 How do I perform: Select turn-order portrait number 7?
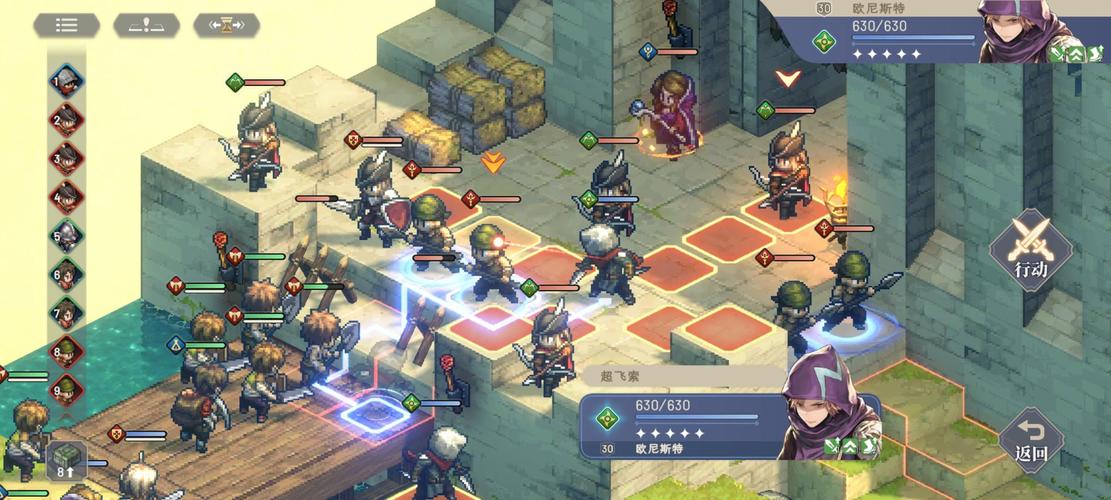click(67, 312)
